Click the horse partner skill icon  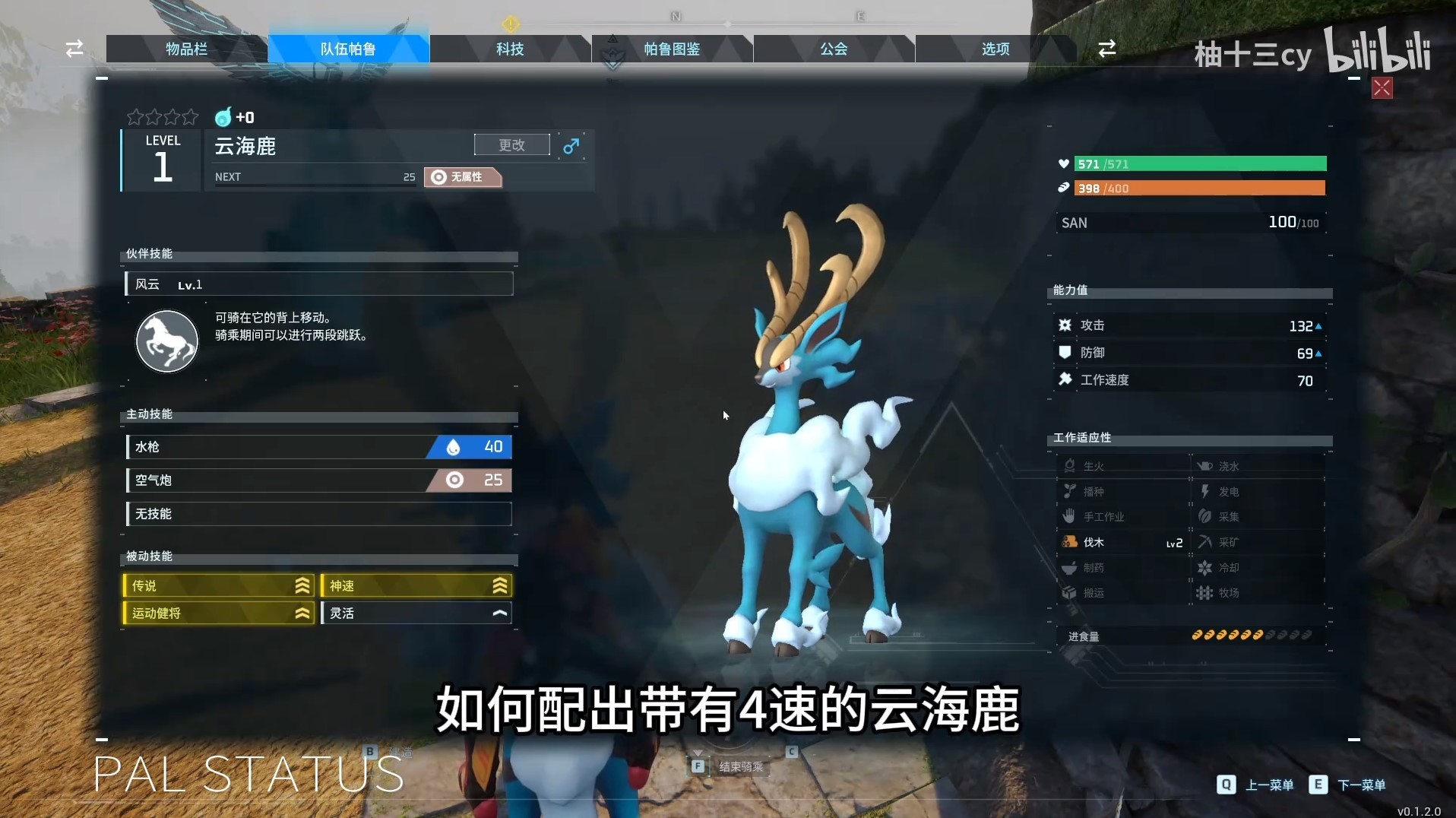point(166,341)
